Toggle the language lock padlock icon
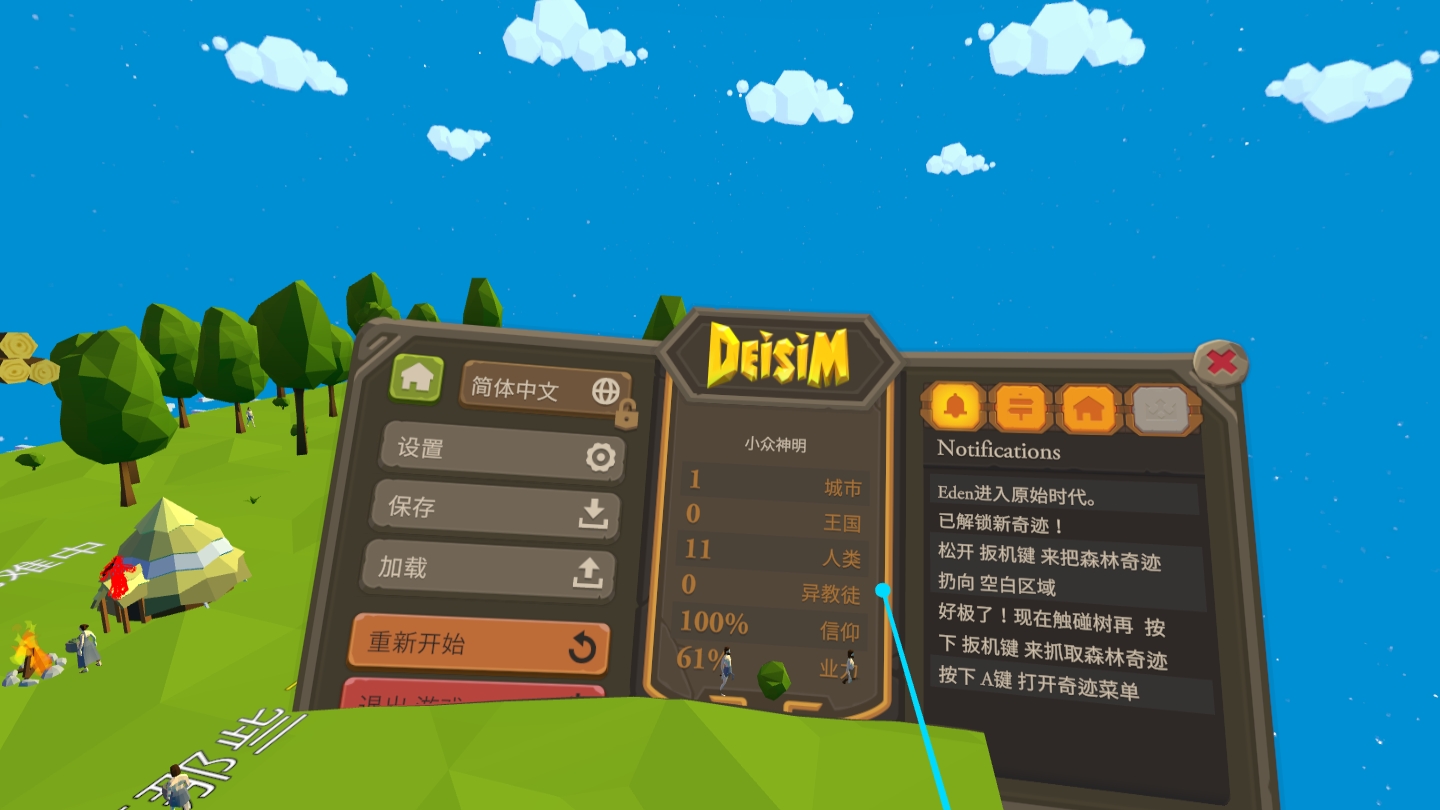 tap(627, 412)
